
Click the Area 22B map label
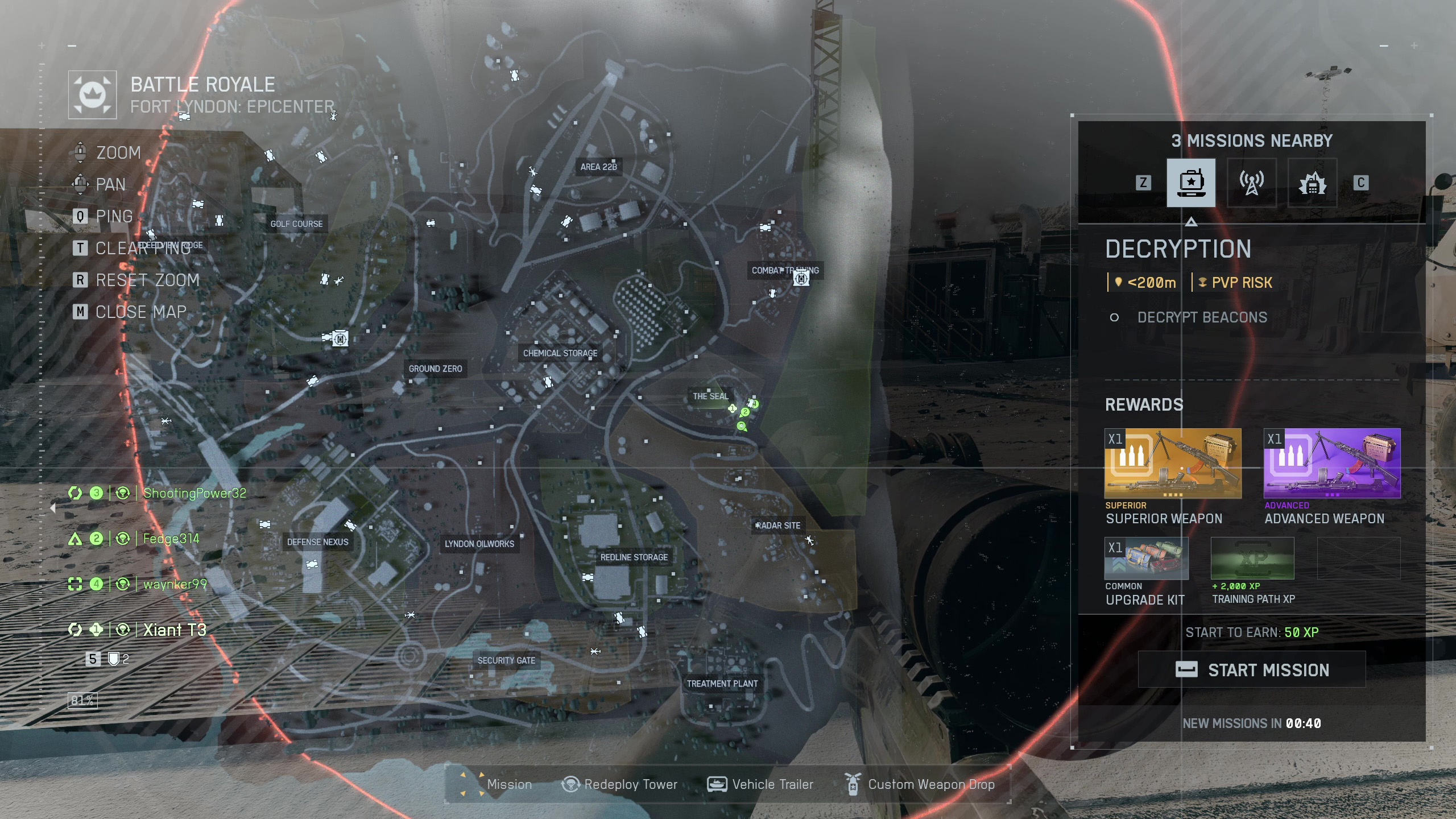coord(598,167)
